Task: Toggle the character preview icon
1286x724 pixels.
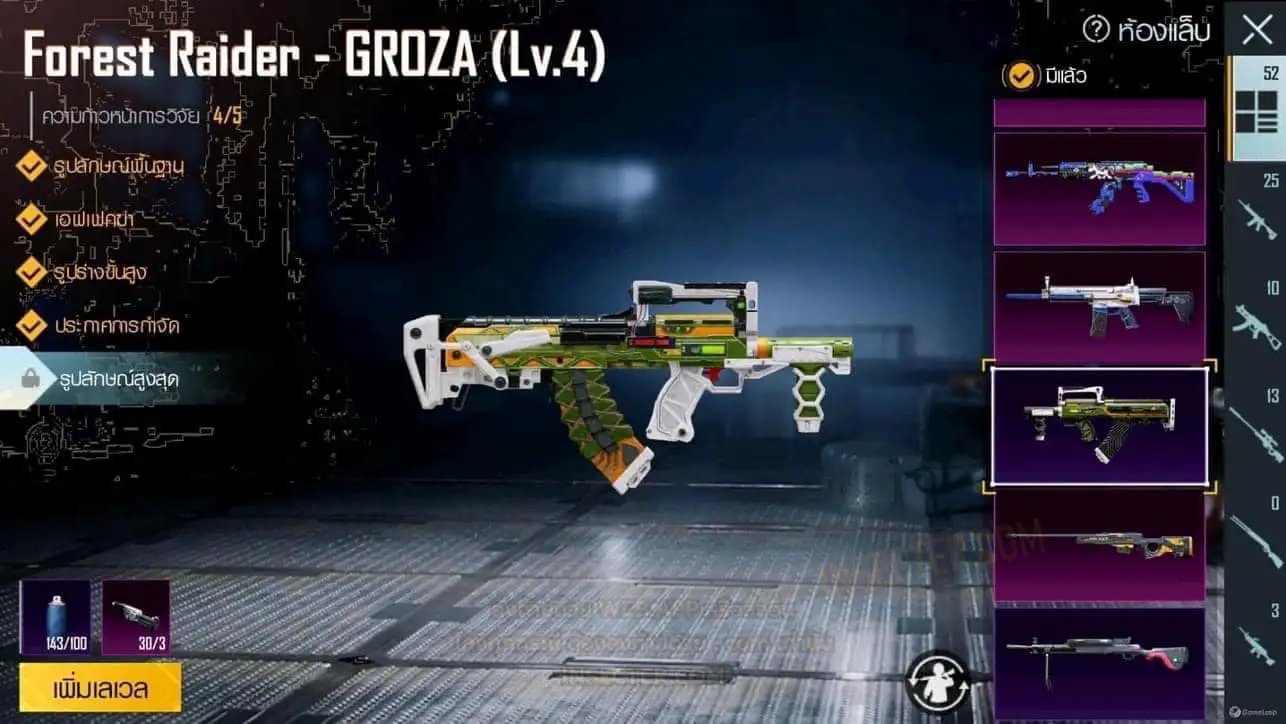Action: tap(937, 679)
